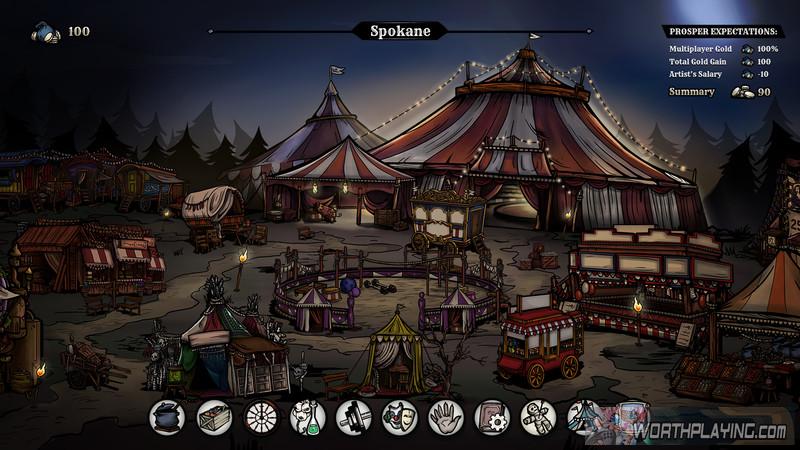The image size is (800, 450).
Task: Click the Spokane location title banner
Action: coord(400,31)
